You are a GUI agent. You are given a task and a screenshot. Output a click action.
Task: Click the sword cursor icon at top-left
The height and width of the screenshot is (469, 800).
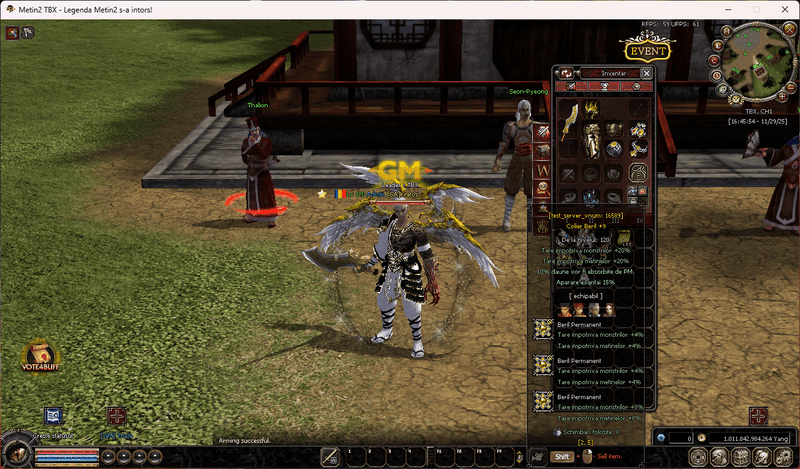point(11,32)
